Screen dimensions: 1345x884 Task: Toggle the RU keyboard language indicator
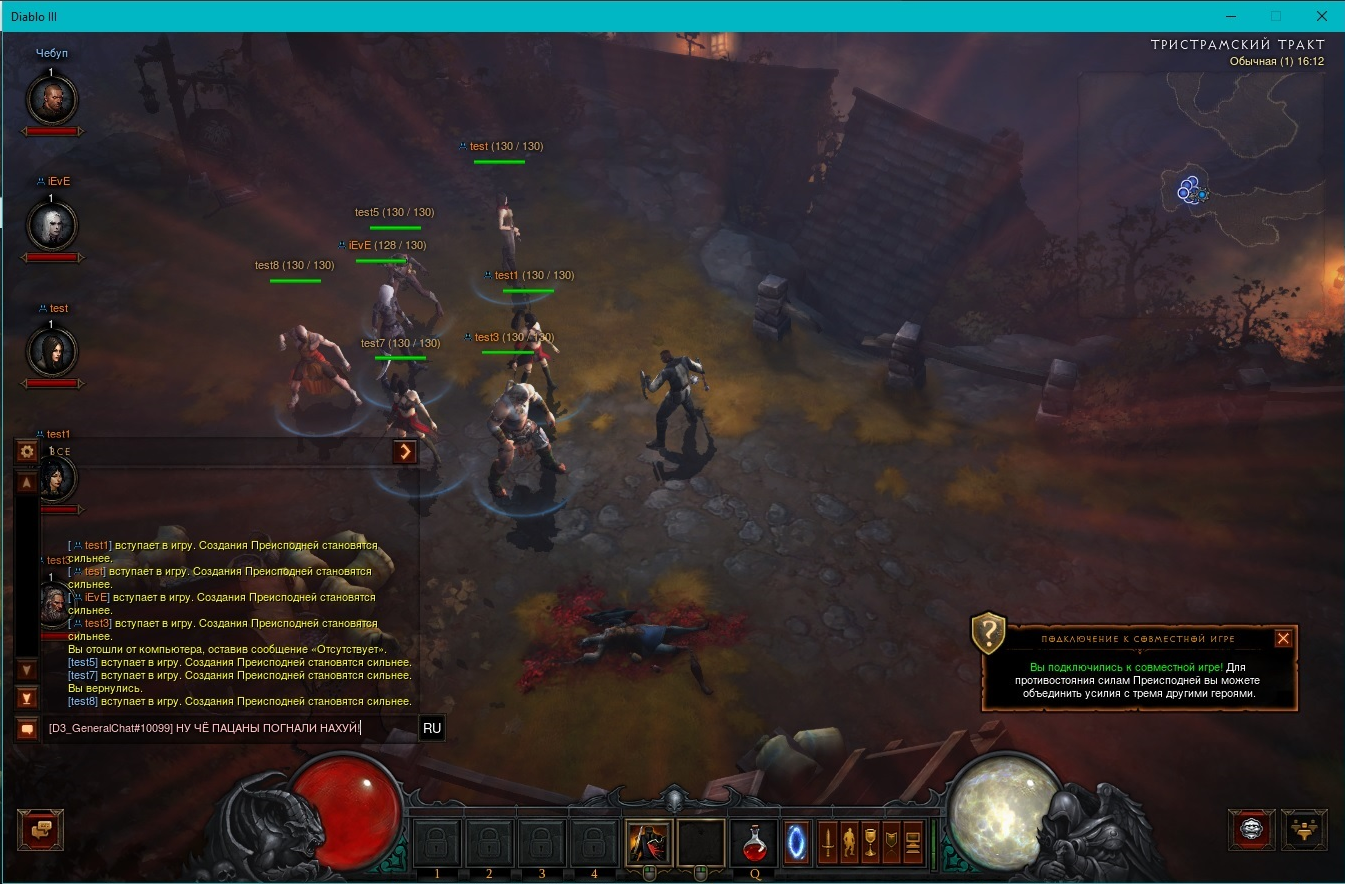coord(432,728)
